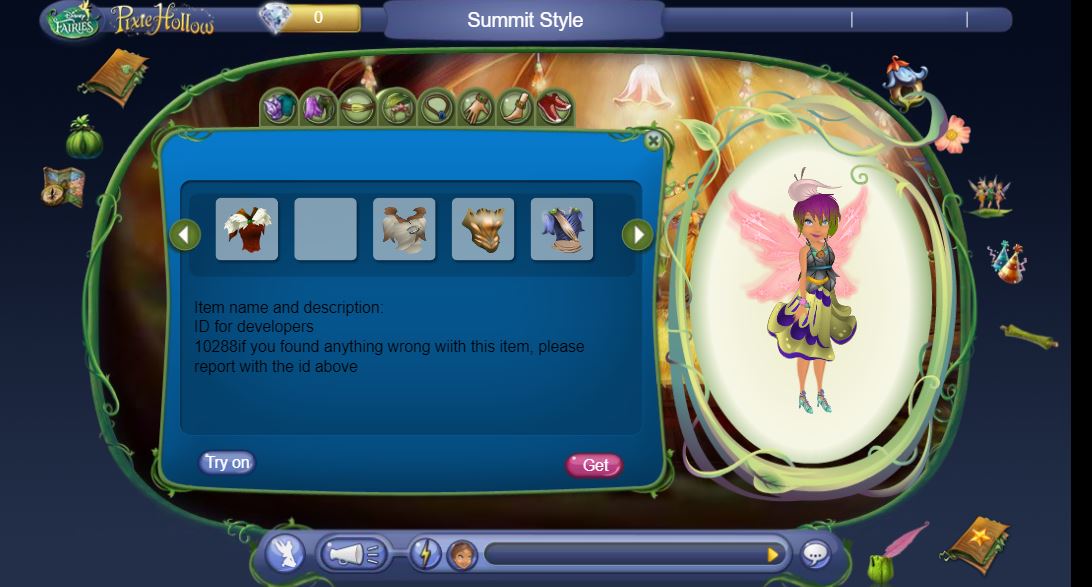The height and width of the screenshot is (587, 1092).
Task: Try on the selected clothing item
Action: 227,462
